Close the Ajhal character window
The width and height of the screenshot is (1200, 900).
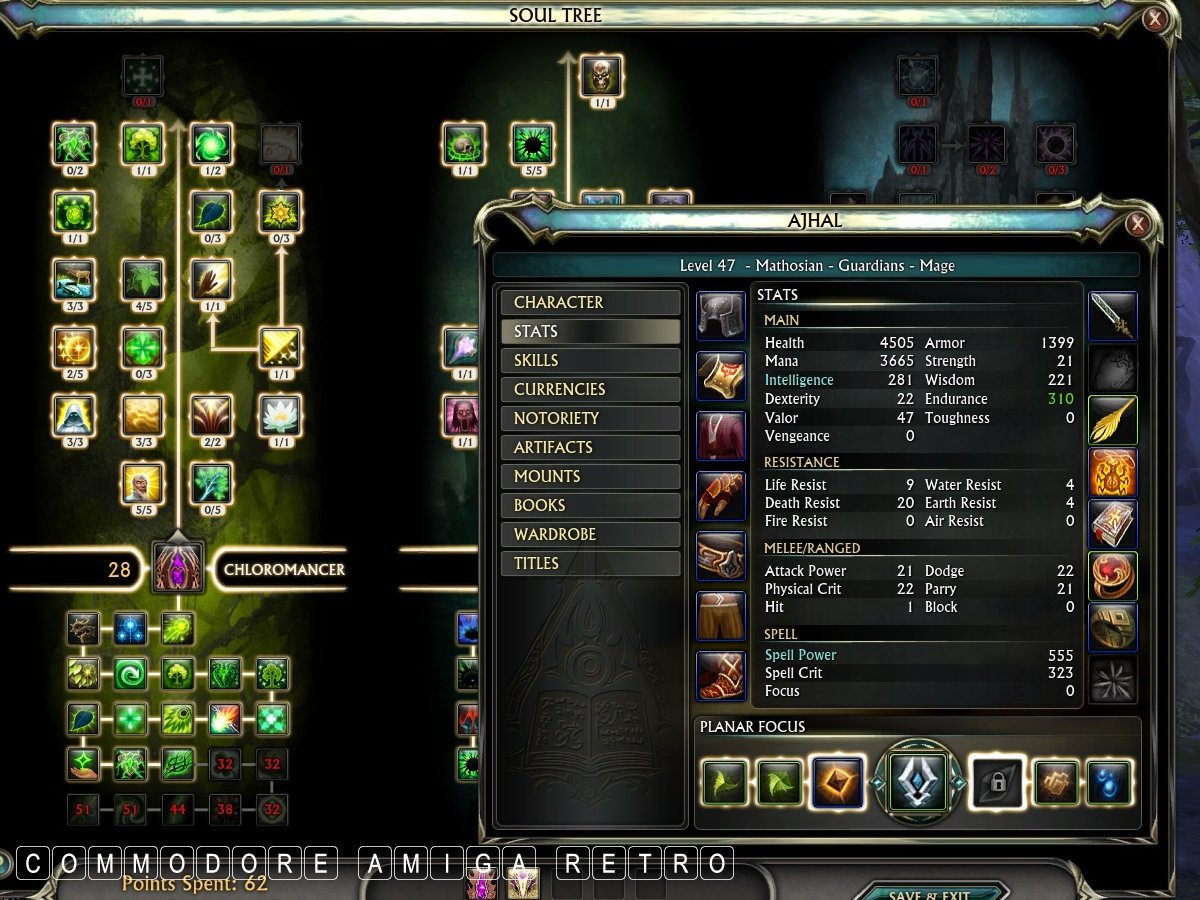(x=1138, y=224)
